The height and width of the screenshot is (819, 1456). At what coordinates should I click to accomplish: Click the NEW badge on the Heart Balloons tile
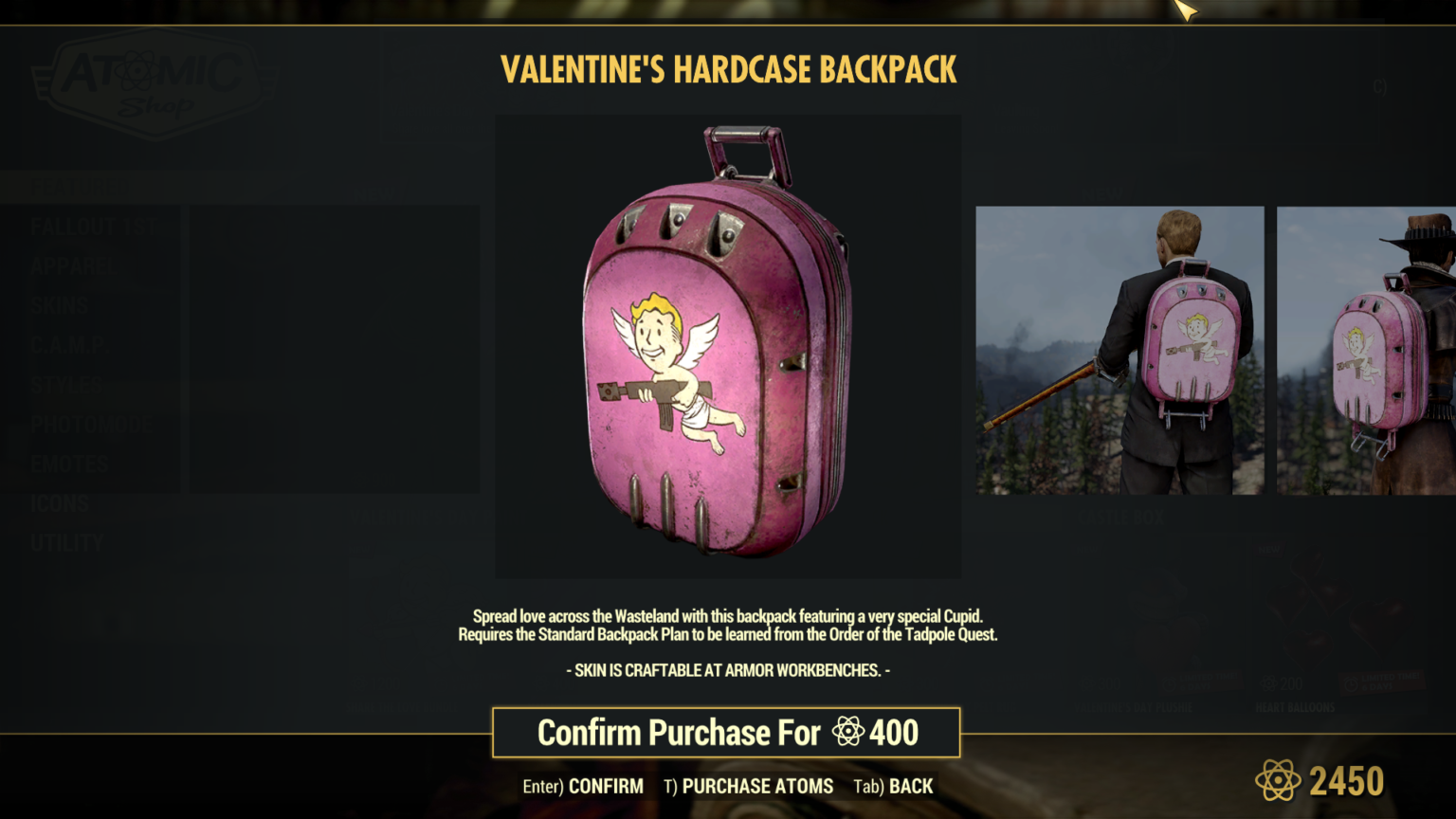click(1269, 549)
